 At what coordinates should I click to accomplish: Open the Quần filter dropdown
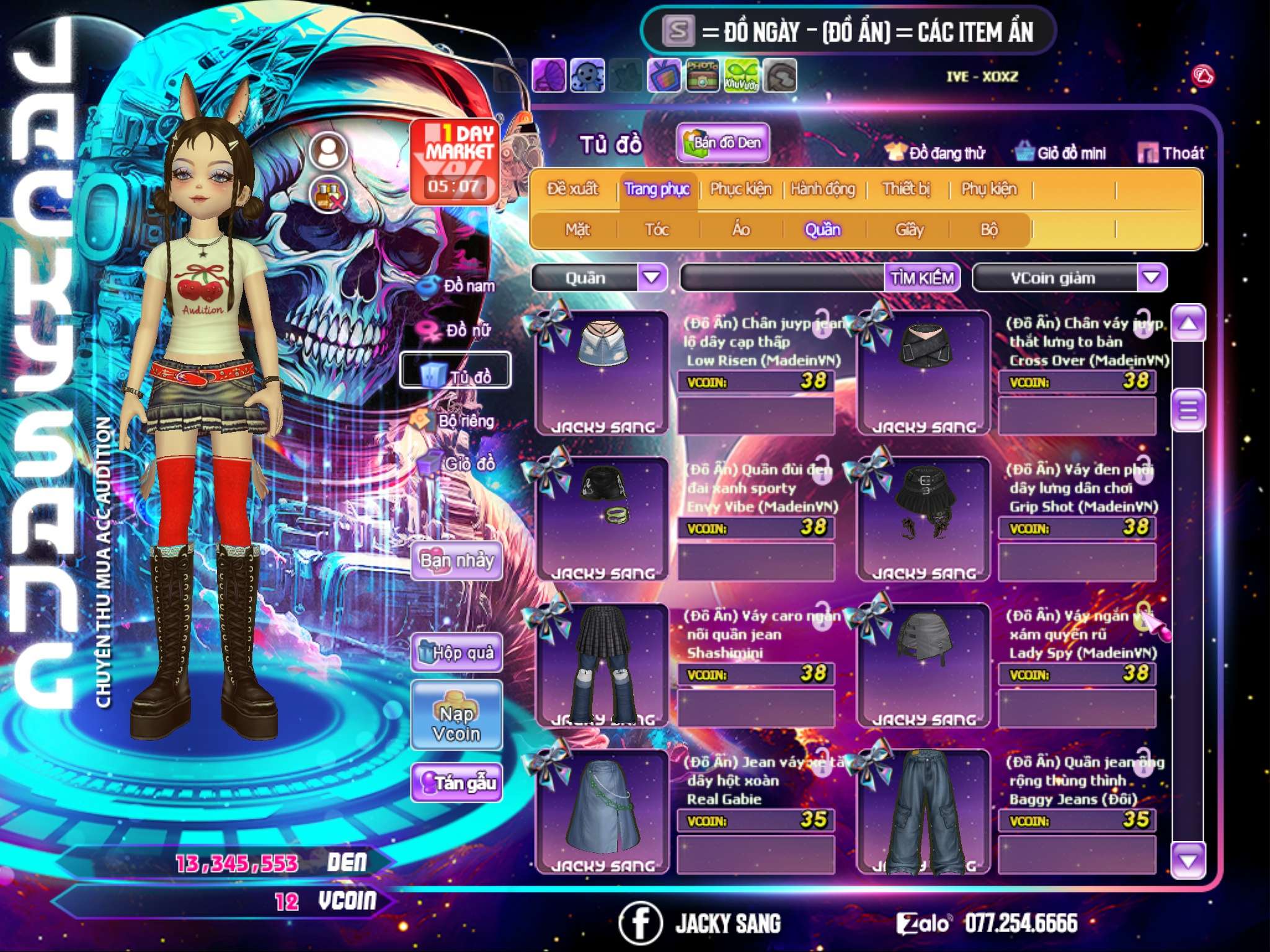click(x=652, y=277)
